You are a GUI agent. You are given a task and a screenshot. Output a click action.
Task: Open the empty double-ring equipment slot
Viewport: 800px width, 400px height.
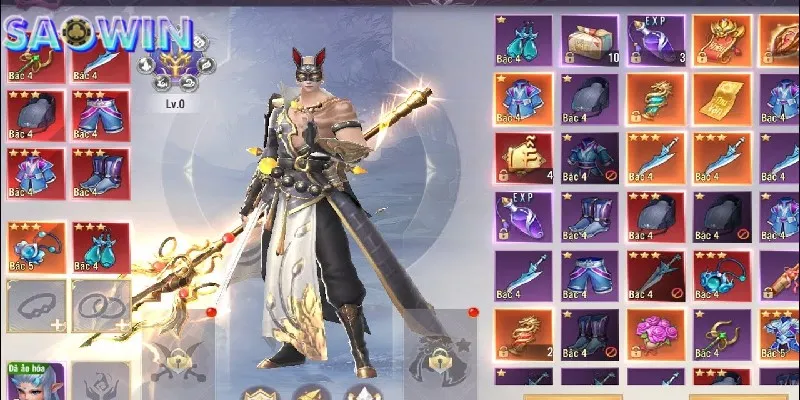click(99, 304)
